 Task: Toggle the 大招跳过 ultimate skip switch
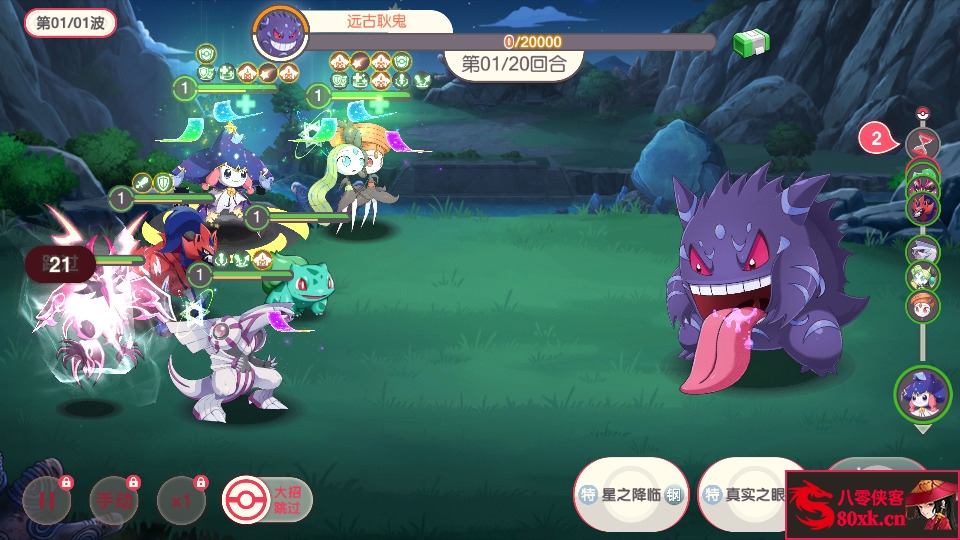(267, 500)
